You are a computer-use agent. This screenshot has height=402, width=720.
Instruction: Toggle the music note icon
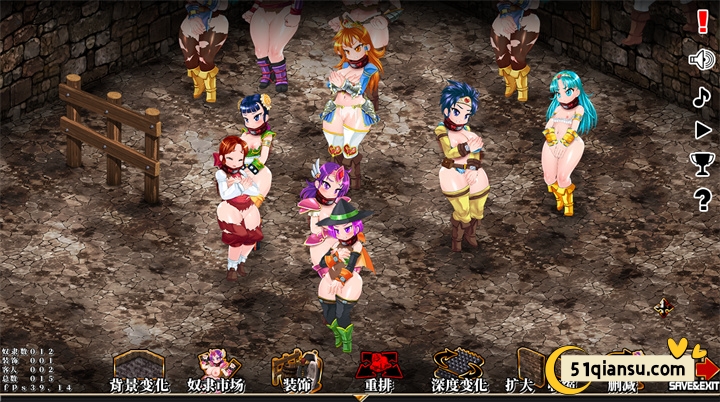(x=702, y=96)
